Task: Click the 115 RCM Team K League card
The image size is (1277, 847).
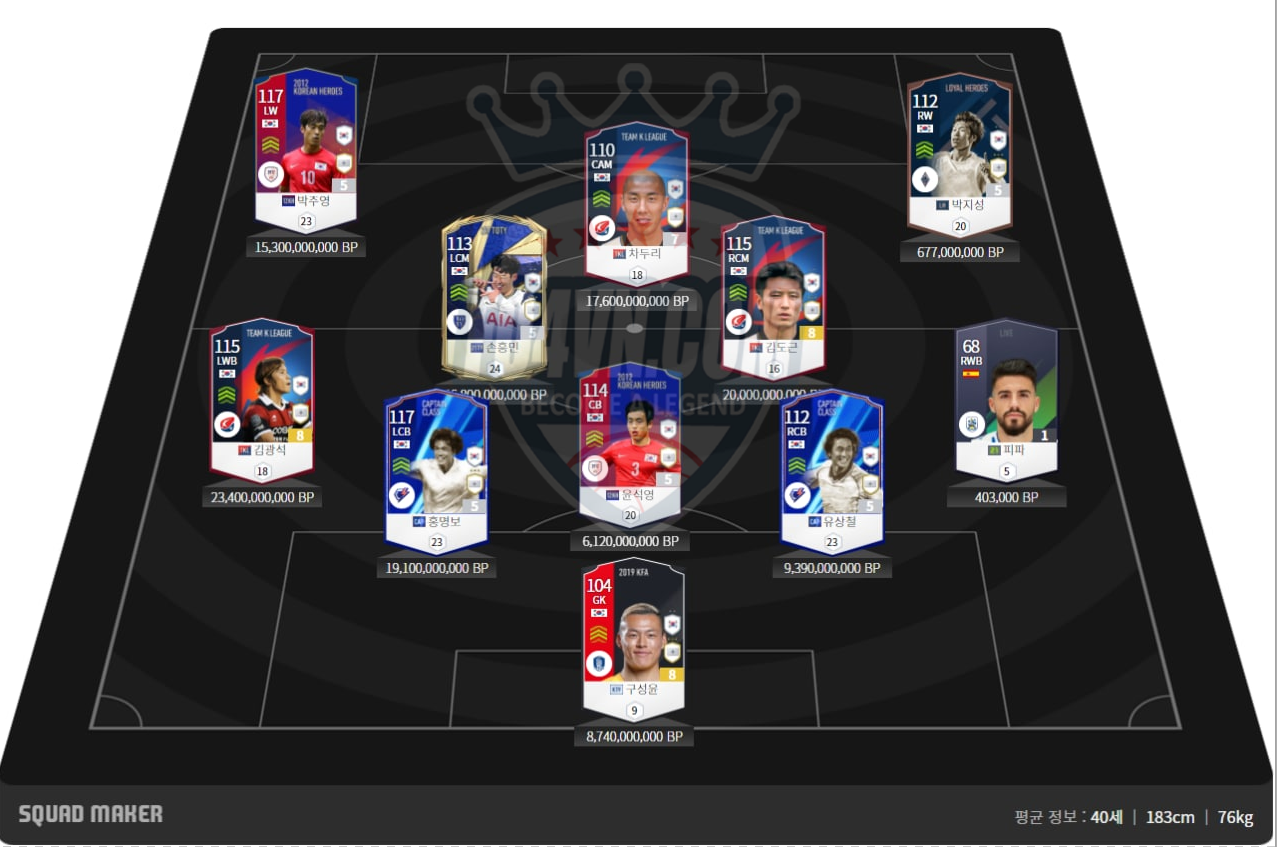Action: (x=773, y=287)
